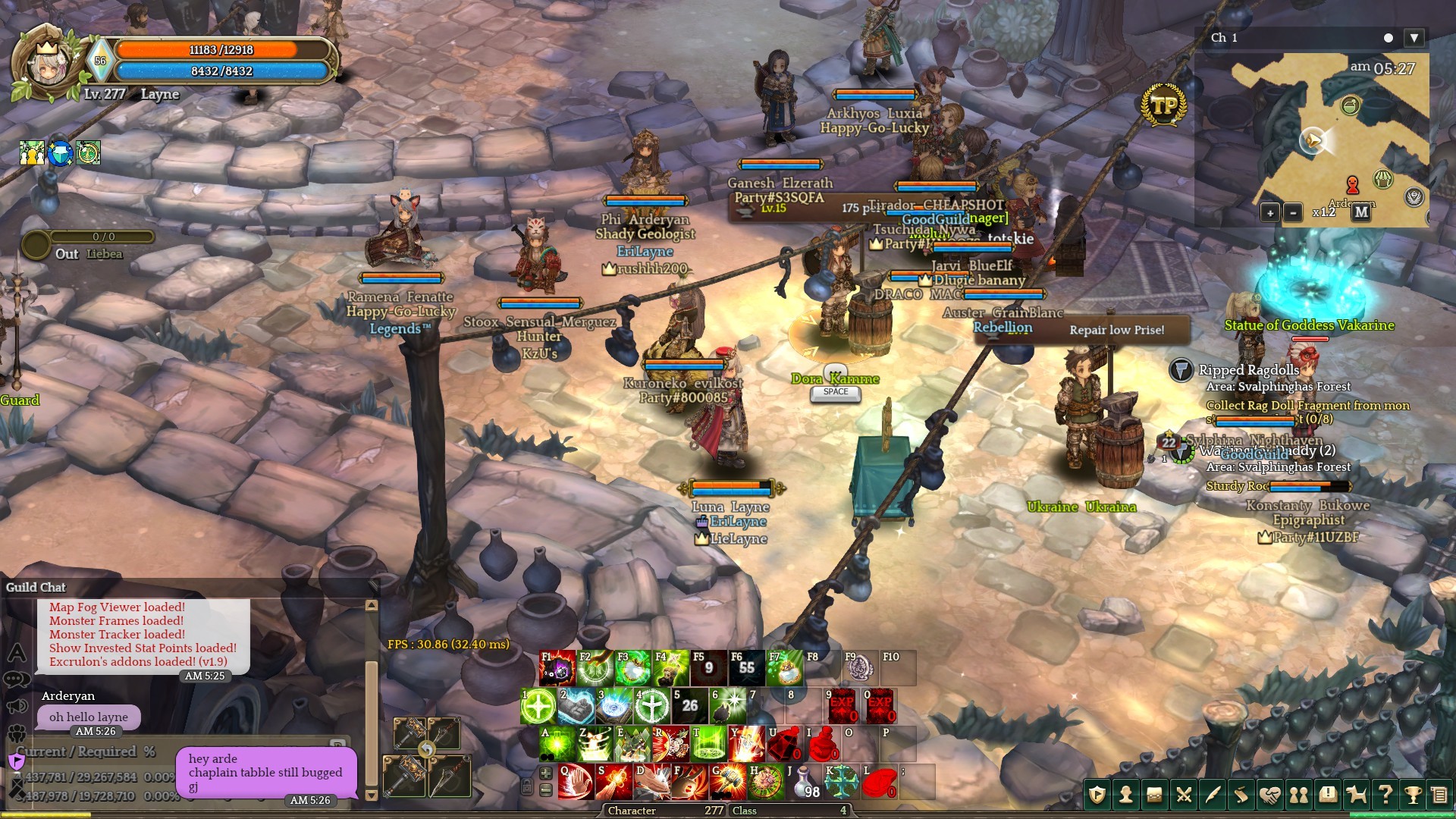This screenshot has width=1456, height=819.
Task: Click the hotbar lock padlock icon
Action: point(527,787)
